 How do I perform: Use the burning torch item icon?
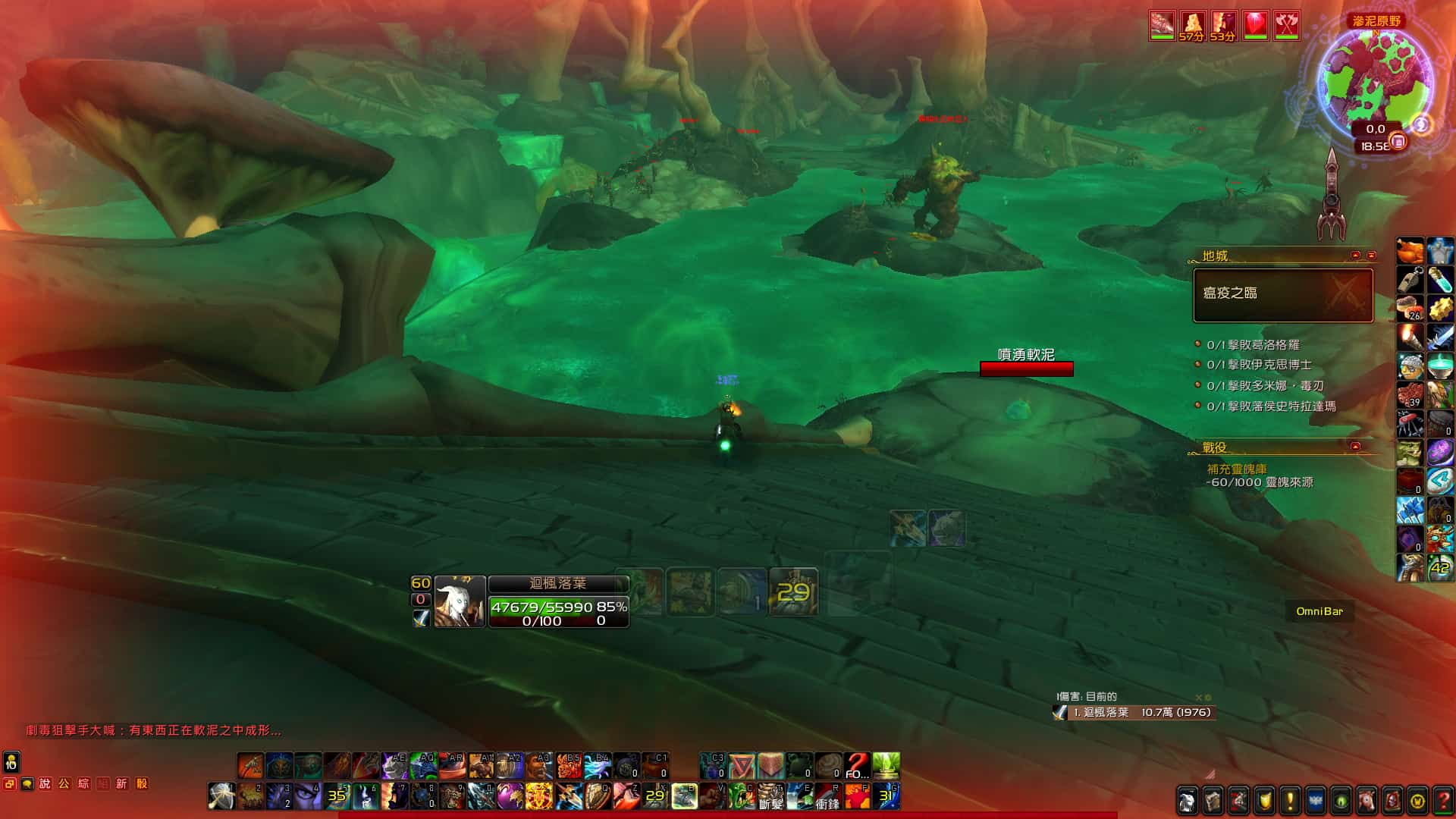pyautogui.click(x=1410, y=336)
